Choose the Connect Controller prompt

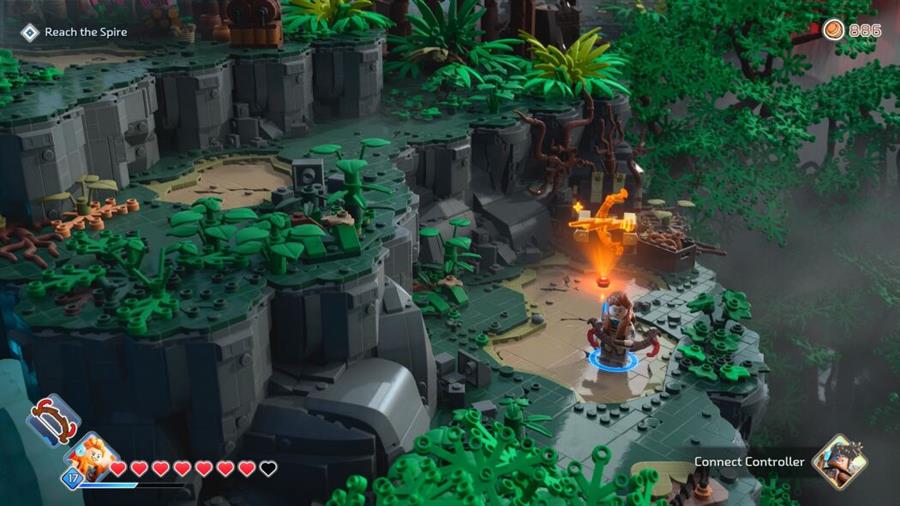[750, 462]
